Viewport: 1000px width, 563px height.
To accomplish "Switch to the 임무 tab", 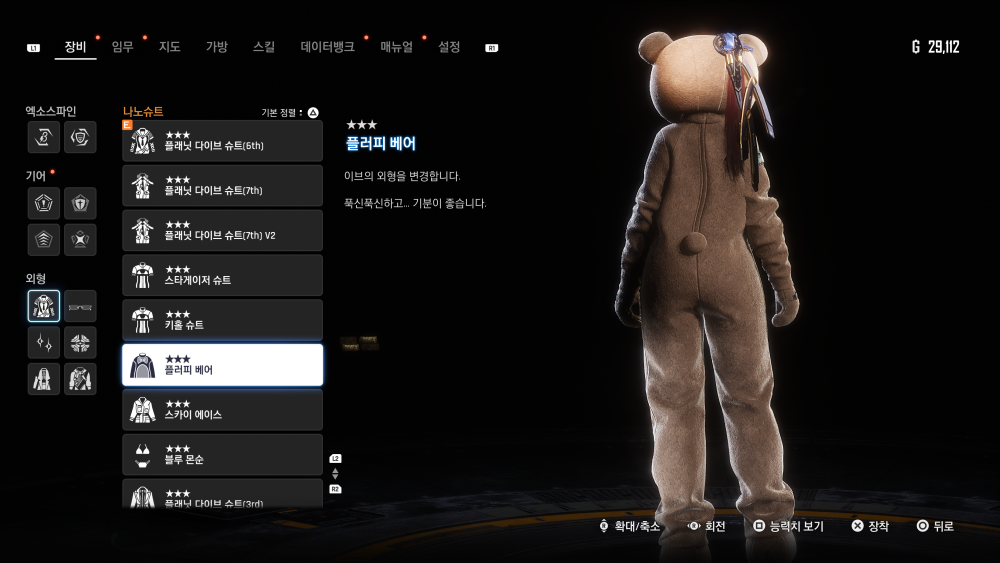I will pyautogui.click(x=122, y=47).
